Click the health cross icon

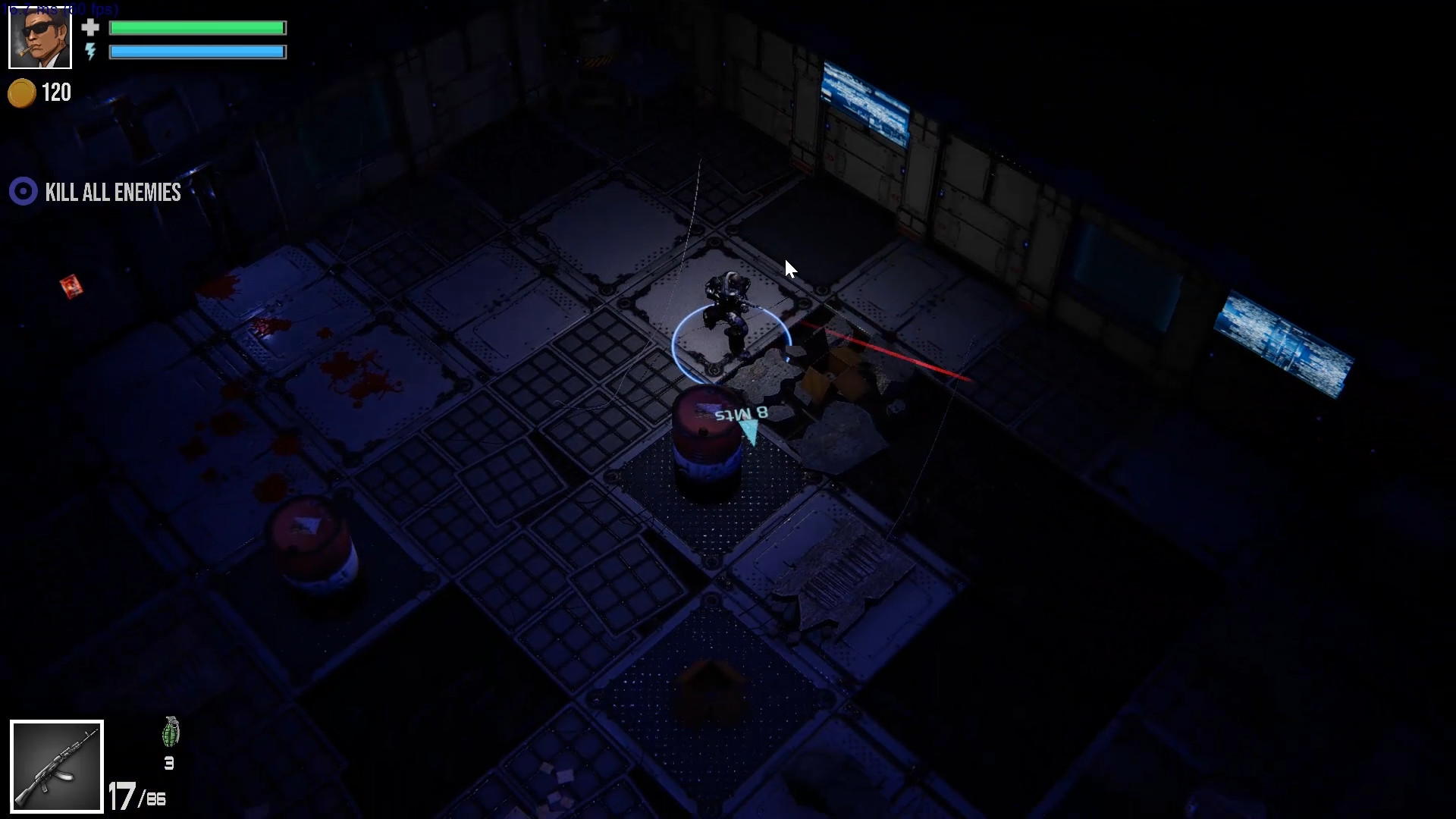tap(91, 27)
